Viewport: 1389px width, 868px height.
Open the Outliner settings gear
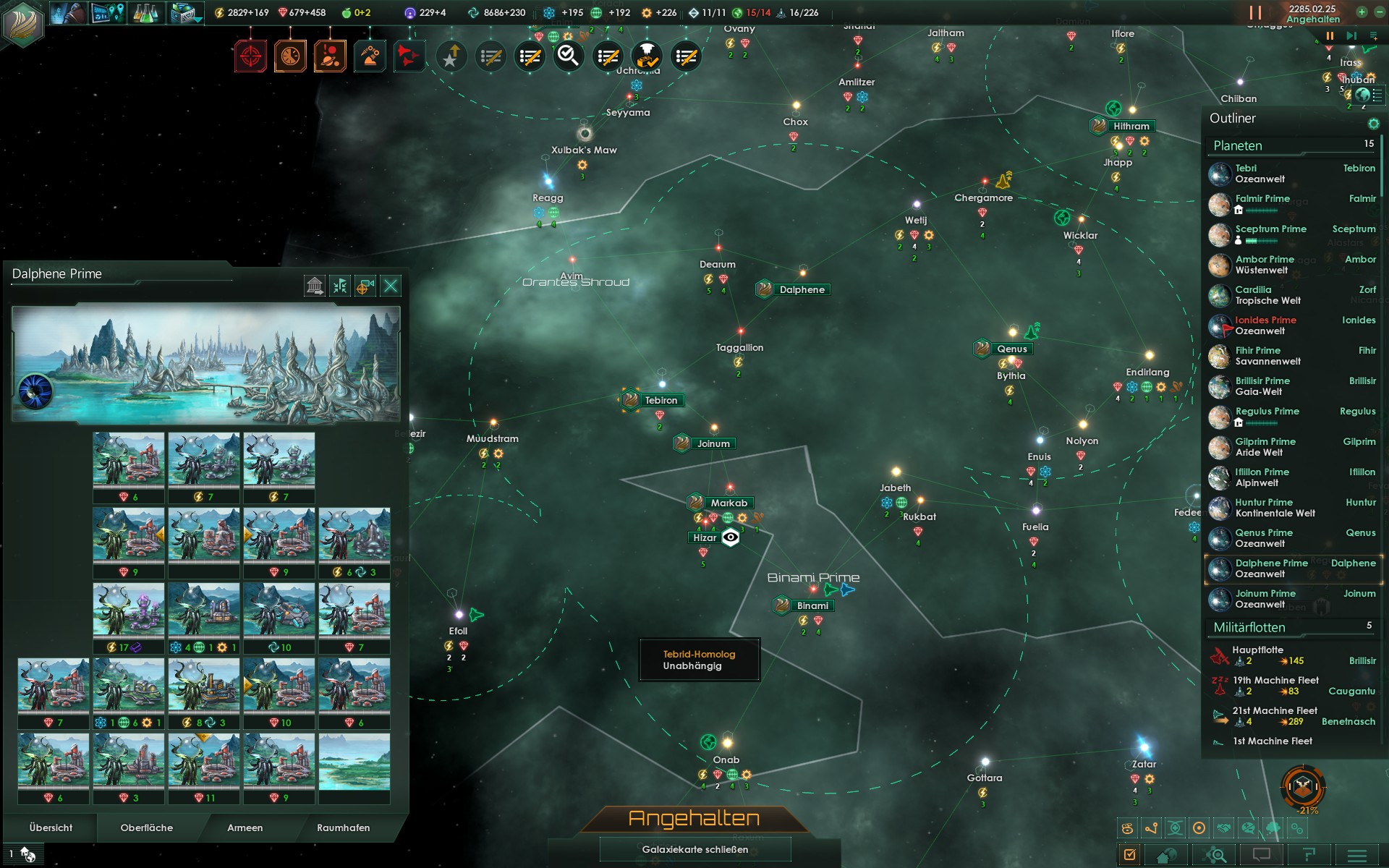(1373, 124)
